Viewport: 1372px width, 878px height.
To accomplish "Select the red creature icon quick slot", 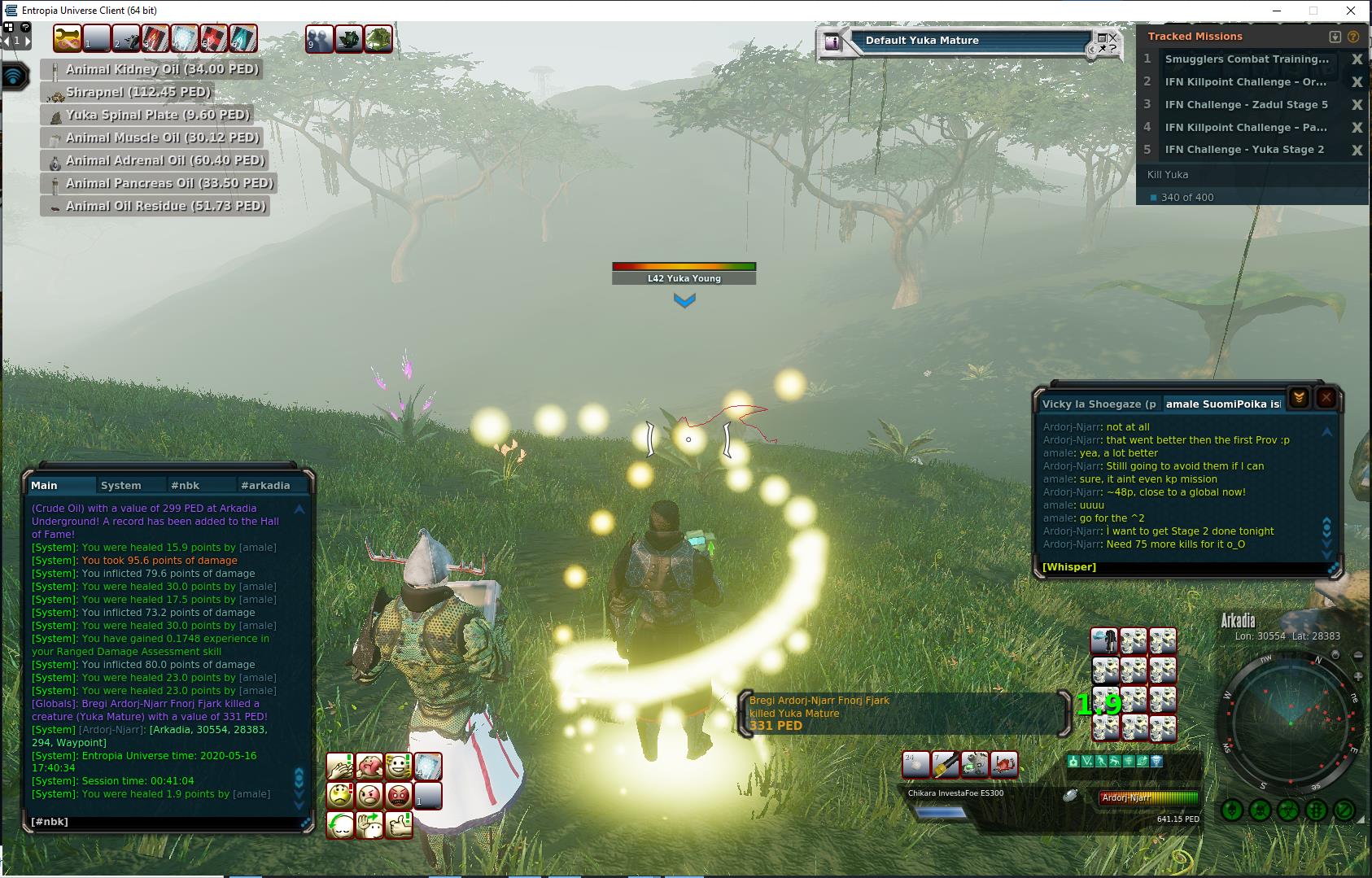I will point(1004,764).
